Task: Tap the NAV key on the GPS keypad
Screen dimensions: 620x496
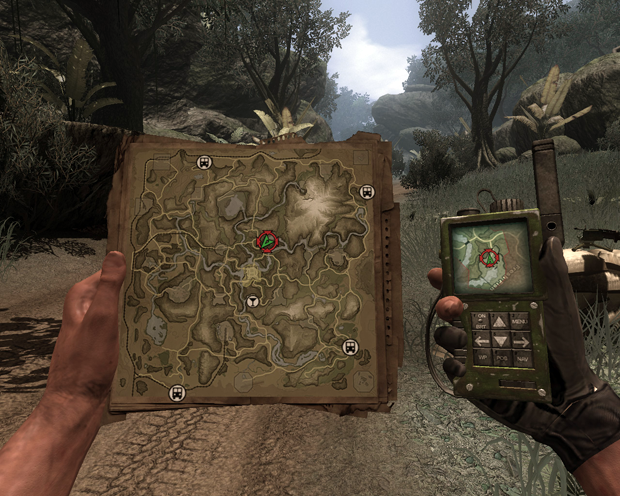Action: [x=522, y=358]
